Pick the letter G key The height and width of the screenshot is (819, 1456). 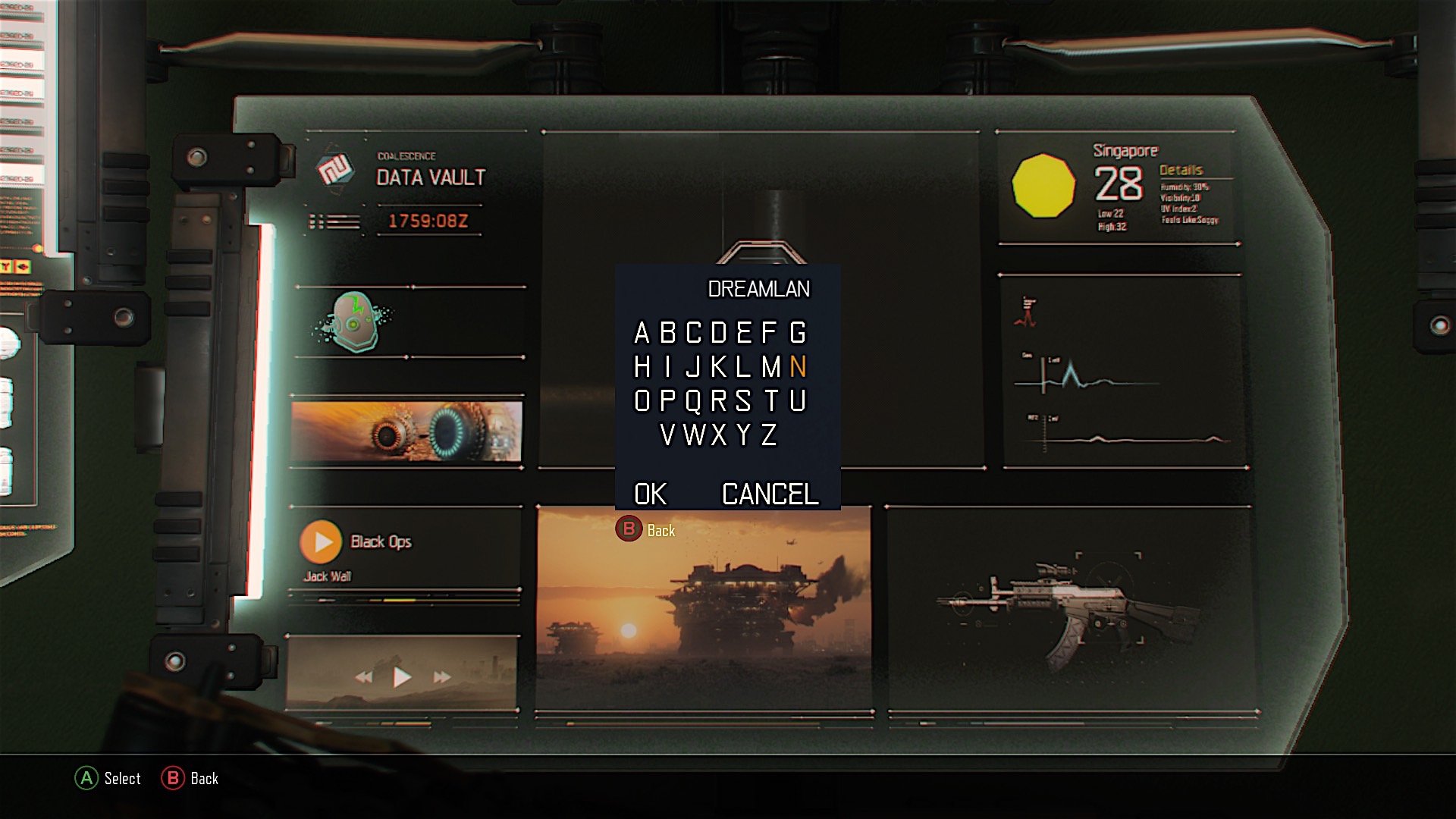(797, 333)
